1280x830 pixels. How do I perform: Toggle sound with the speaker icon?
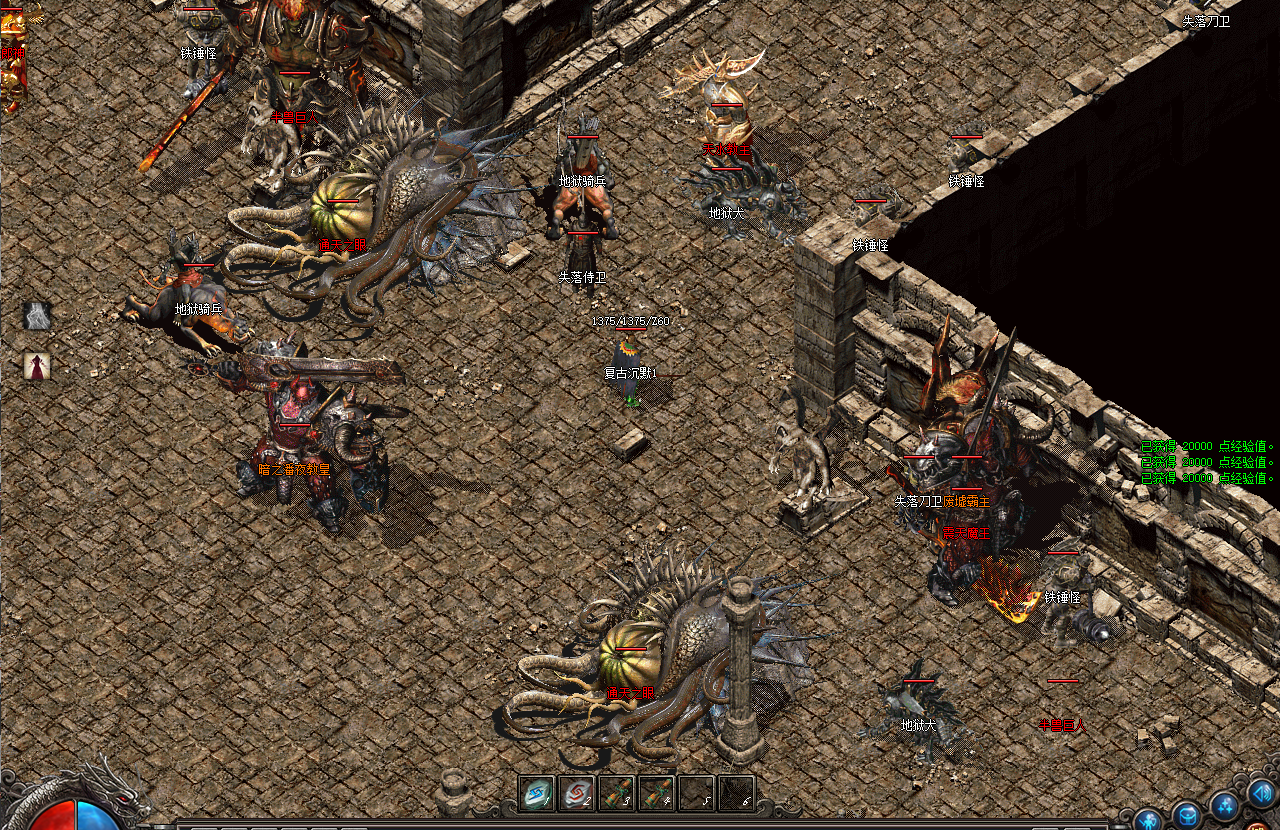(1261, 796)
